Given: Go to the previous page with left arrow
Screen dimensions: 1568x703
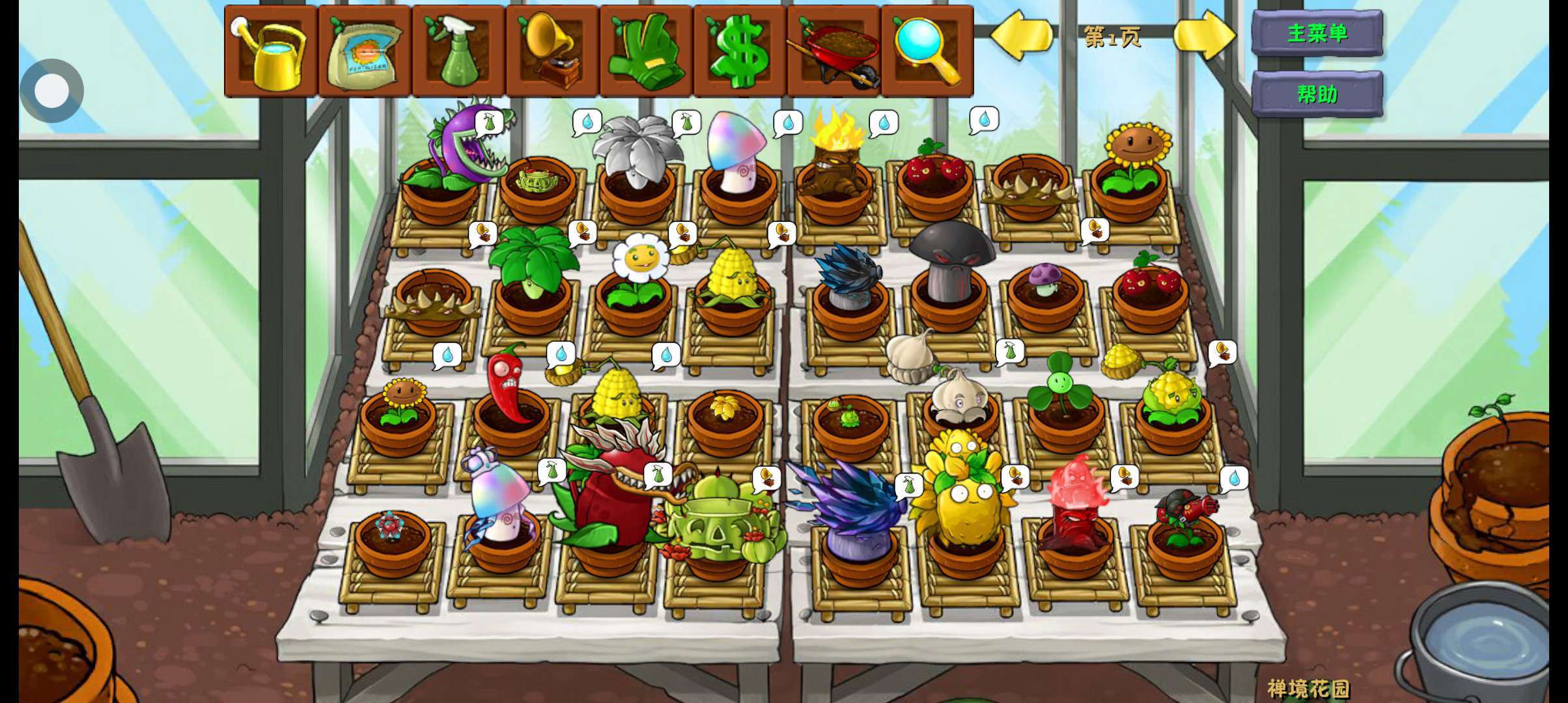Looking at the screenshot, I should coord(1020,36).
